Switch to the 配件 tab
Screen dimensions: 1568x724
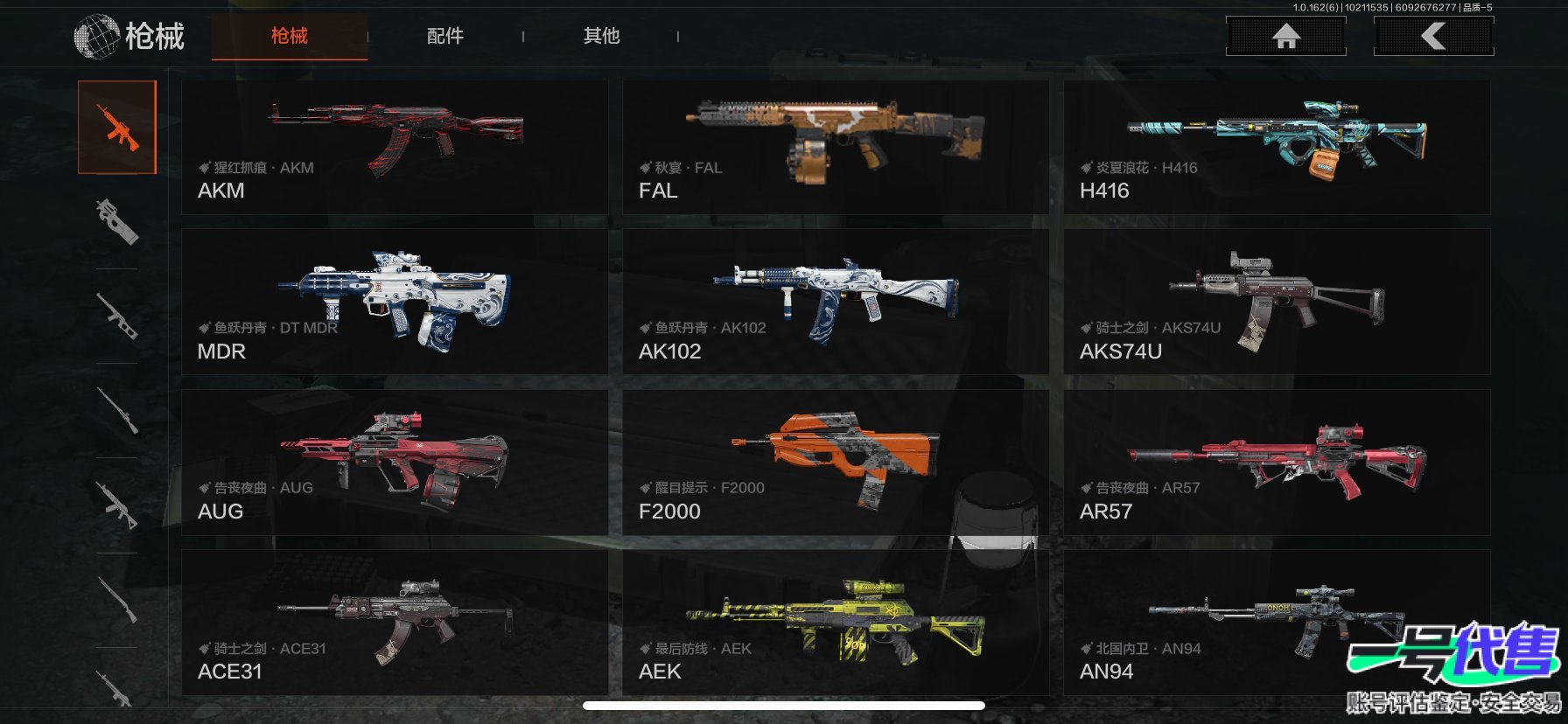(444, 36)
